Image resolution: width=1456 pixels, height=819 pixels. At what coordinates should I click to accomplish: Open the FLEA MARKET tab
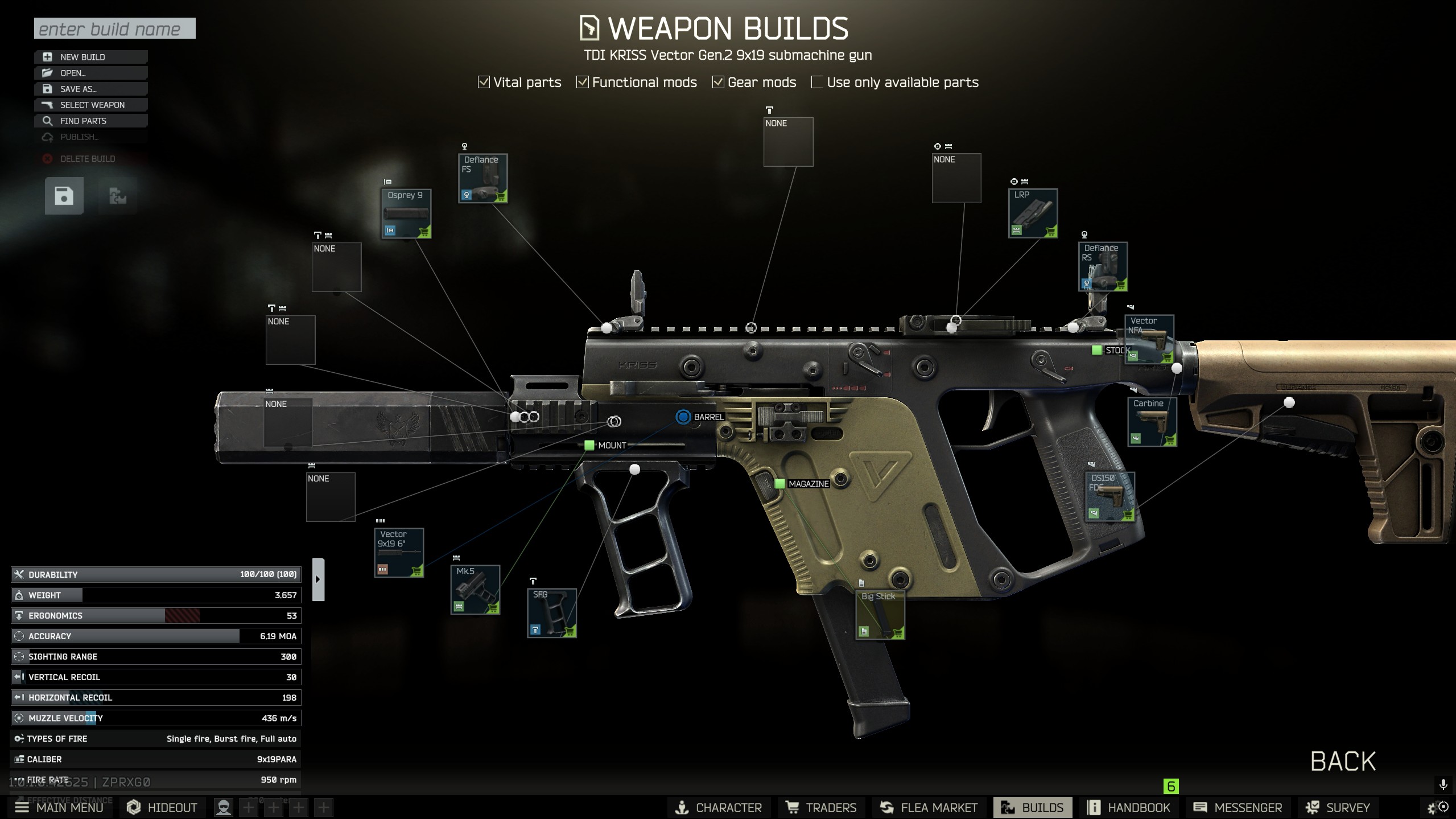point(929,807)
